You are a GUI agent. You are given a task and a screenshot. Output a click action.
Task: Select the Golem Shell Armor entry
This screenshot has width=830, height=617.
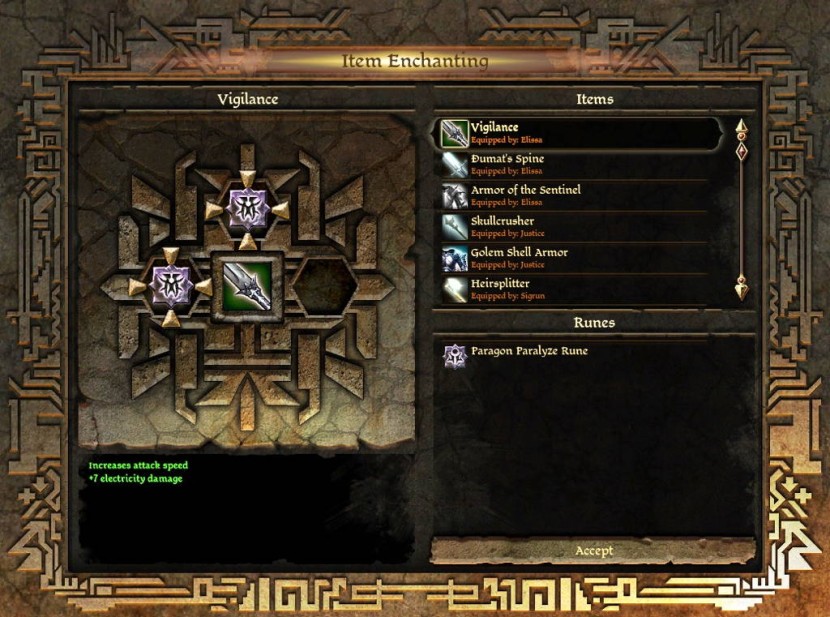(x=580, y=257)
